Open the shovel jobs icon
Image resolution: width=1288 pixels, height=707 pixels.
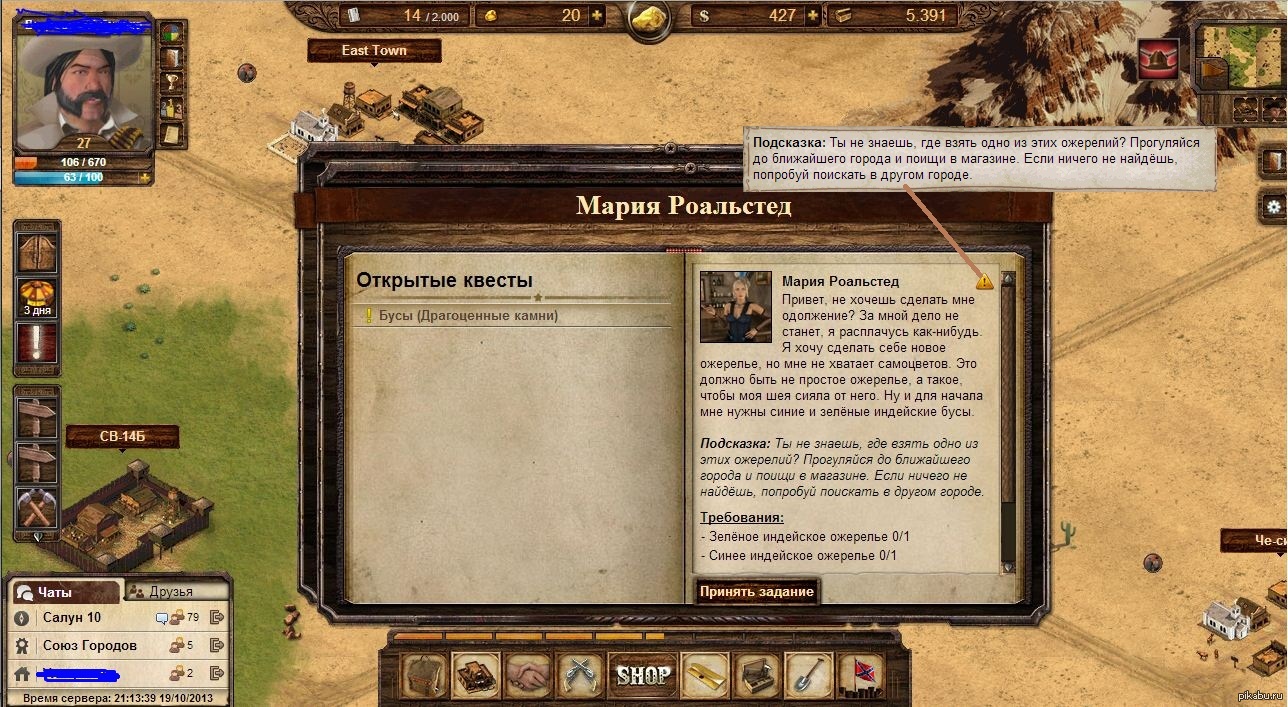(809, 676)
